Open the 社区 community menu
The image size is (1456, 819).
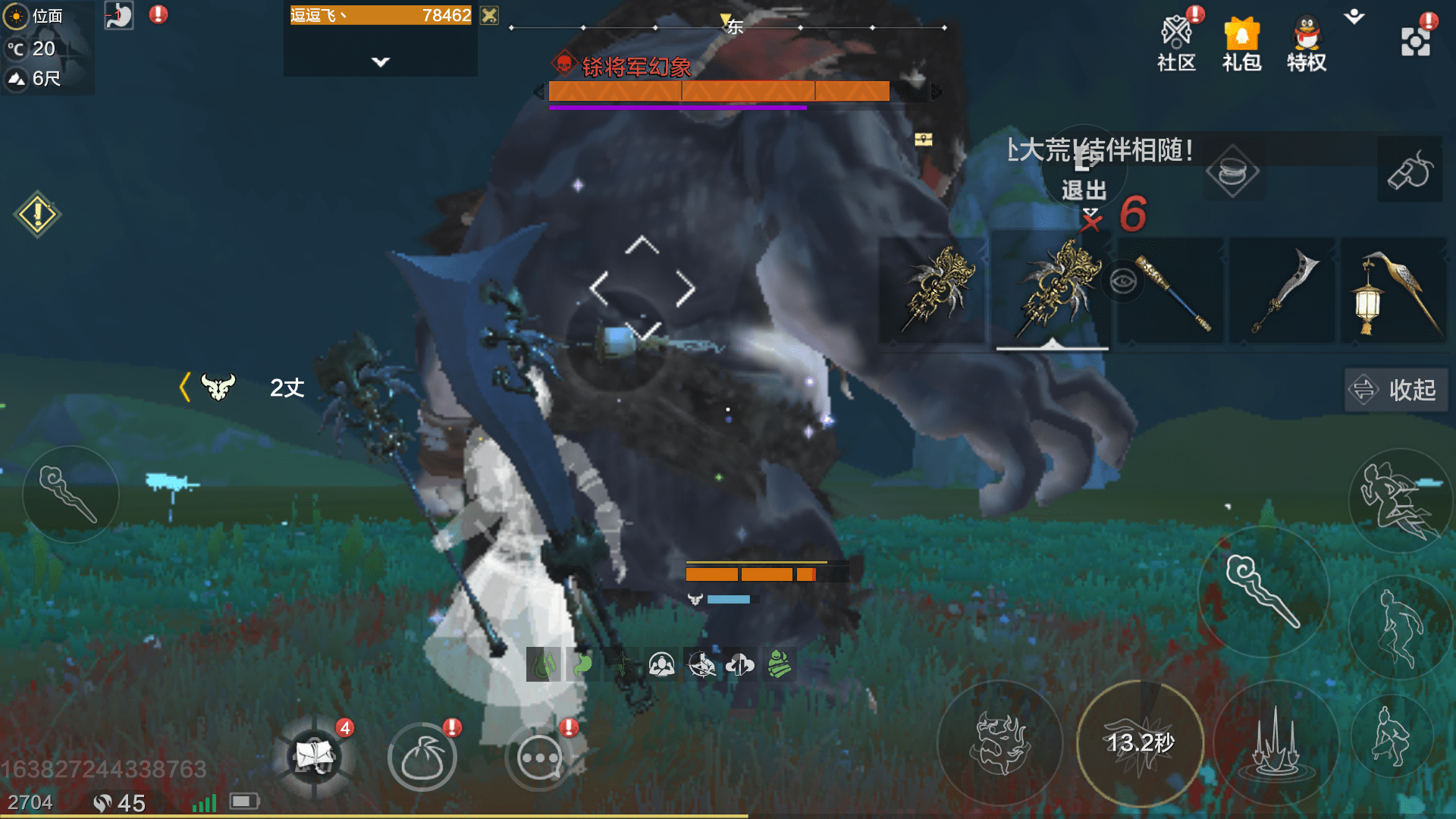point(1176,44)
